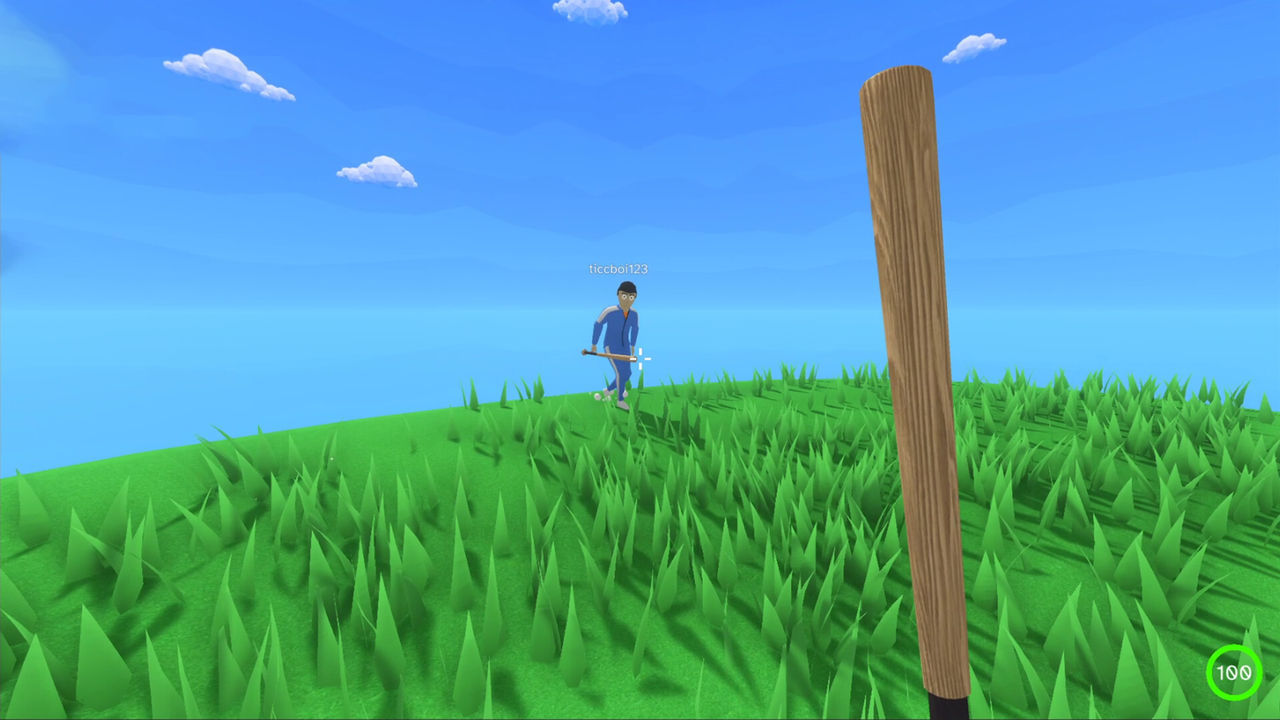
Task: Click ticcboi123's head
Action: [x=625, y=293]
